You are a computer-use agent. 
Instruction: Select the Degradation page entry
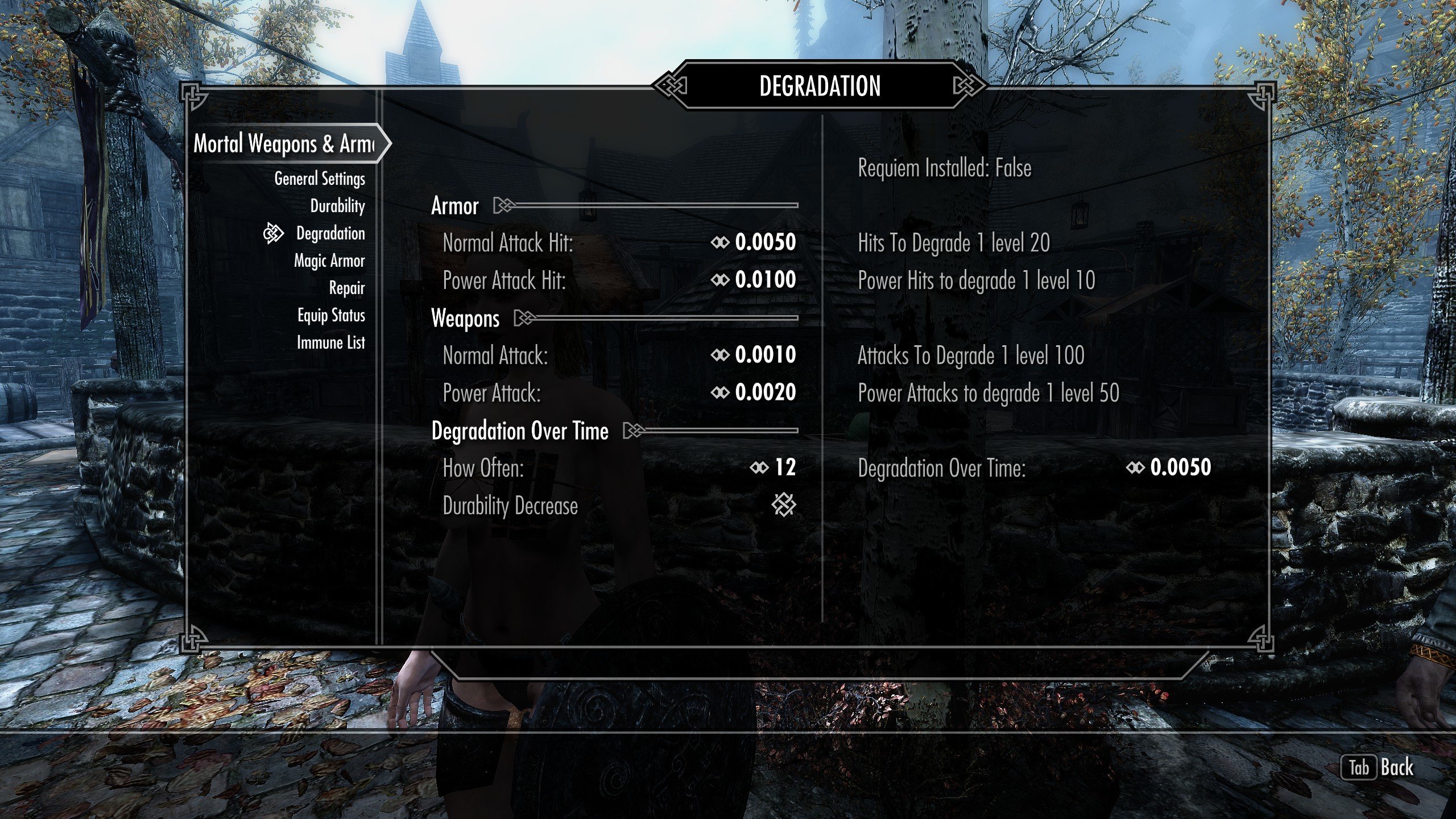[x=330, y=233]
